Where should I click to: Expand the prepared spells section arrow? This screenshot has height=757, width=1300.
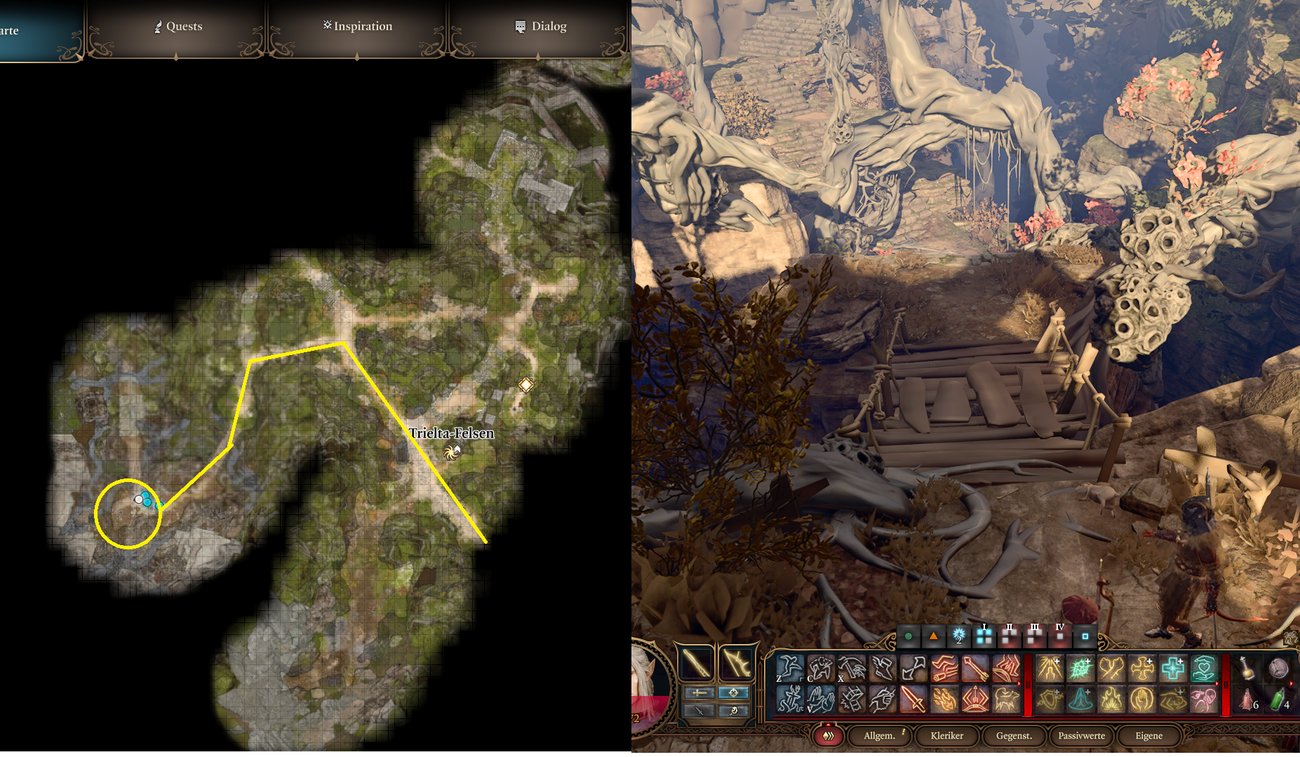tap(1216, 682)
